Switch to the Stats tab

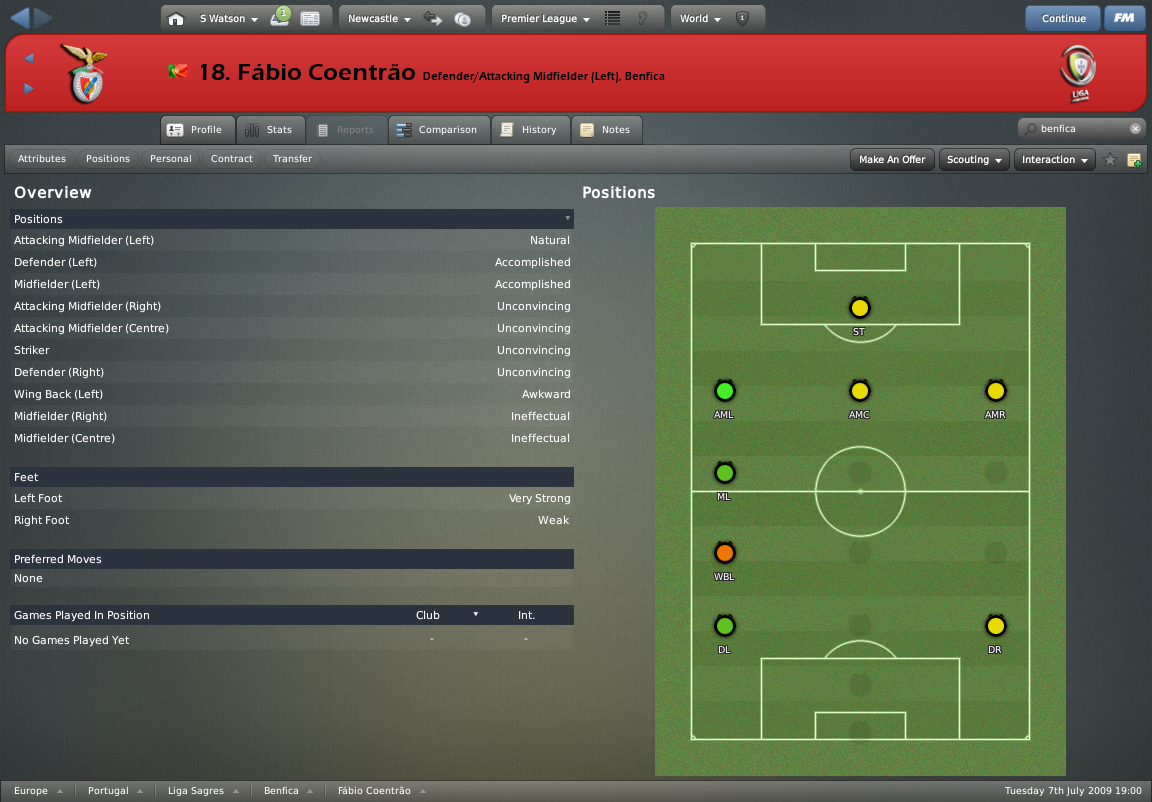(x=269, y=130)
